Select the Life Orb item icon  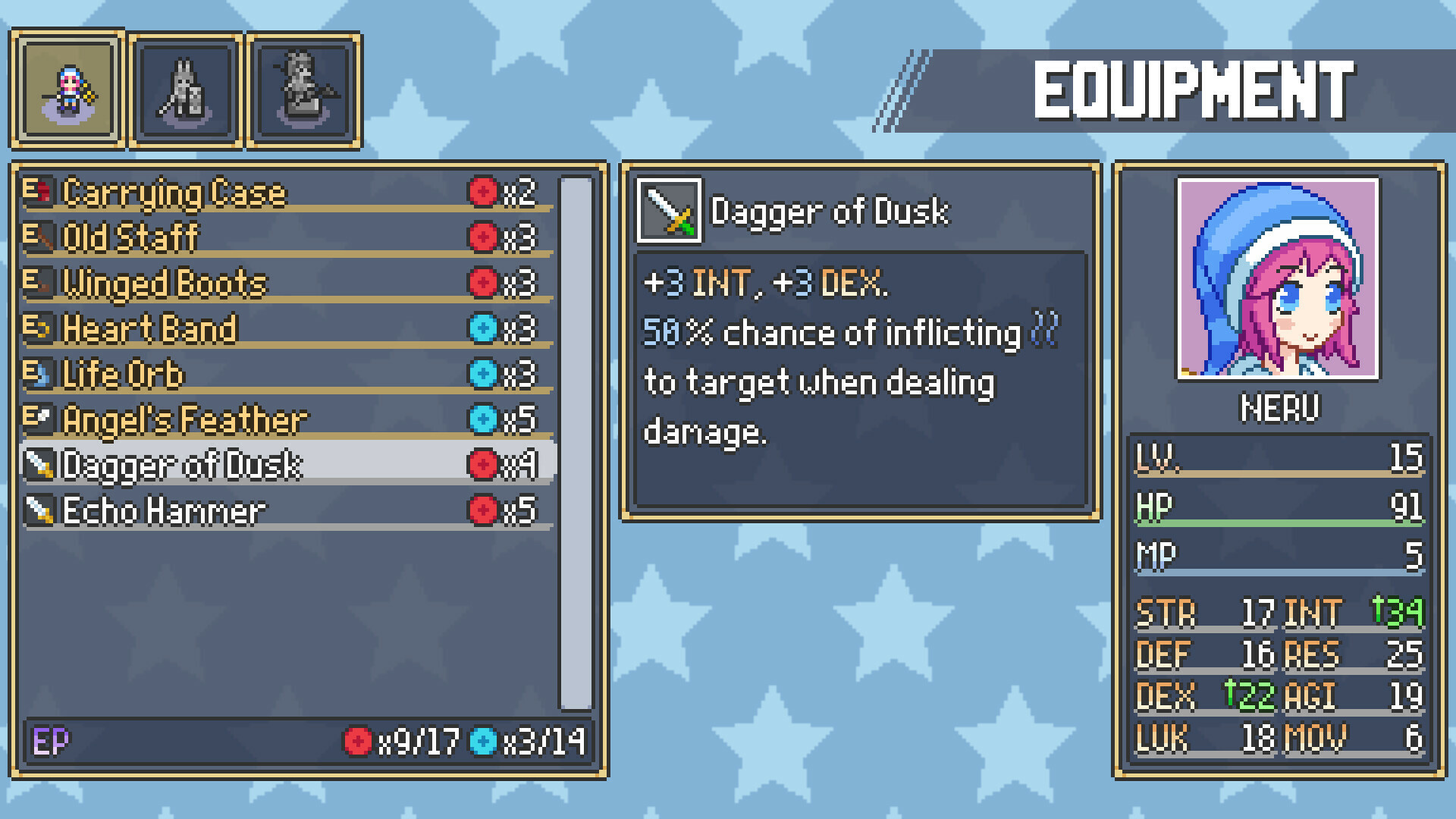click(39, 373)
